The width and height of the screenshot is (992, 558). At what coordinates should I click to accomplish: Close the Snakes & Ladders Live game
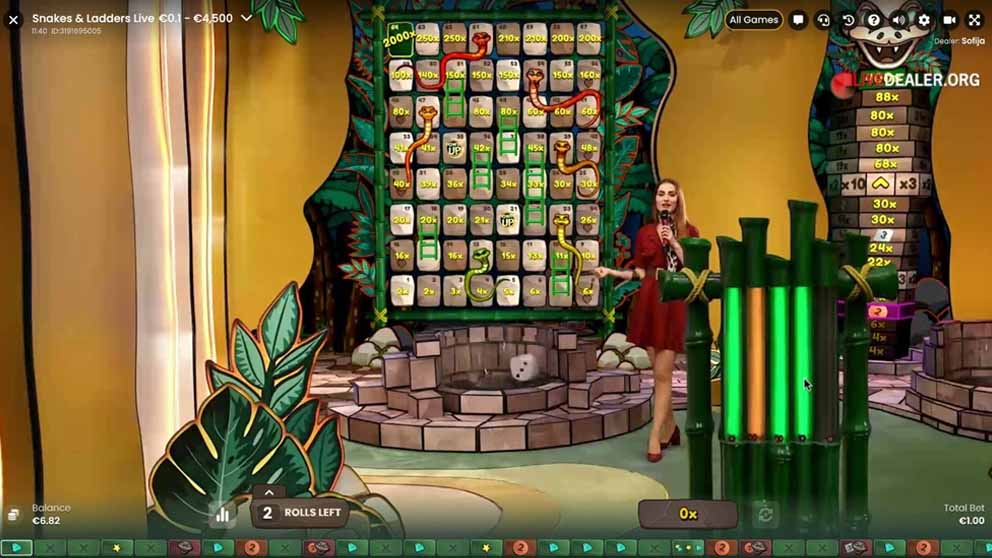click(13, 19)
